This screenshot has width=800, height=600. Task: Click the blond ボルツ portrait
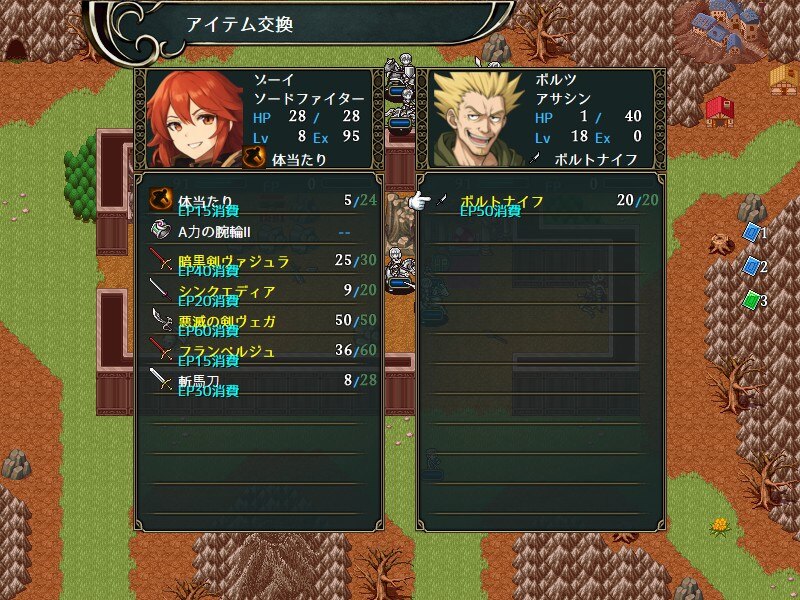[479, 120]
